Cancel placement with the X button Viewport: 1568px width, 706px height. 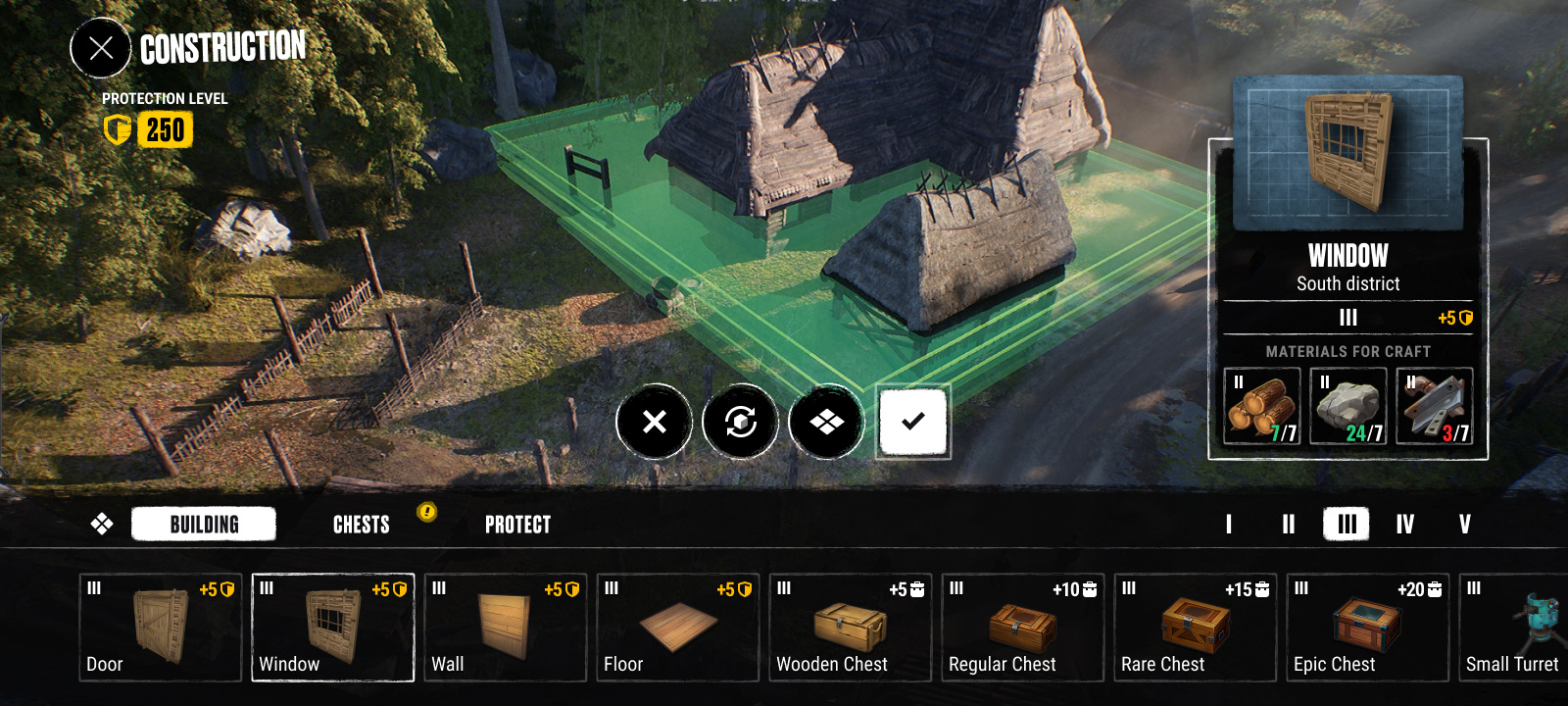(x=654, y=422)
